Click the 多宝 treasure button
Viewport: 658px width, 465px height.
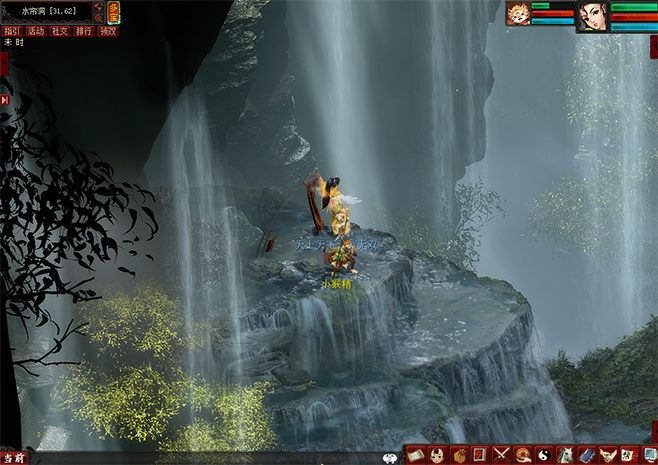[114, 12]
